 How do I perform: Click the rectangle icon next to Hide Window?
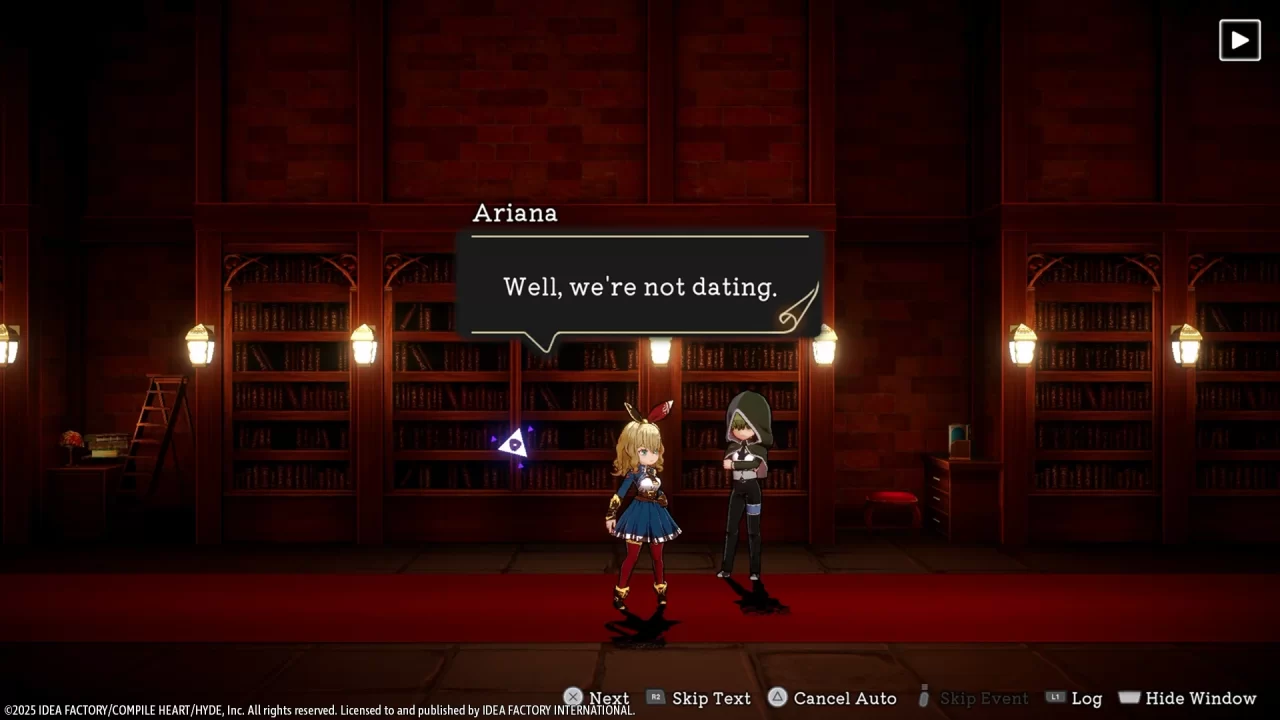click(x=1129, y=697)
